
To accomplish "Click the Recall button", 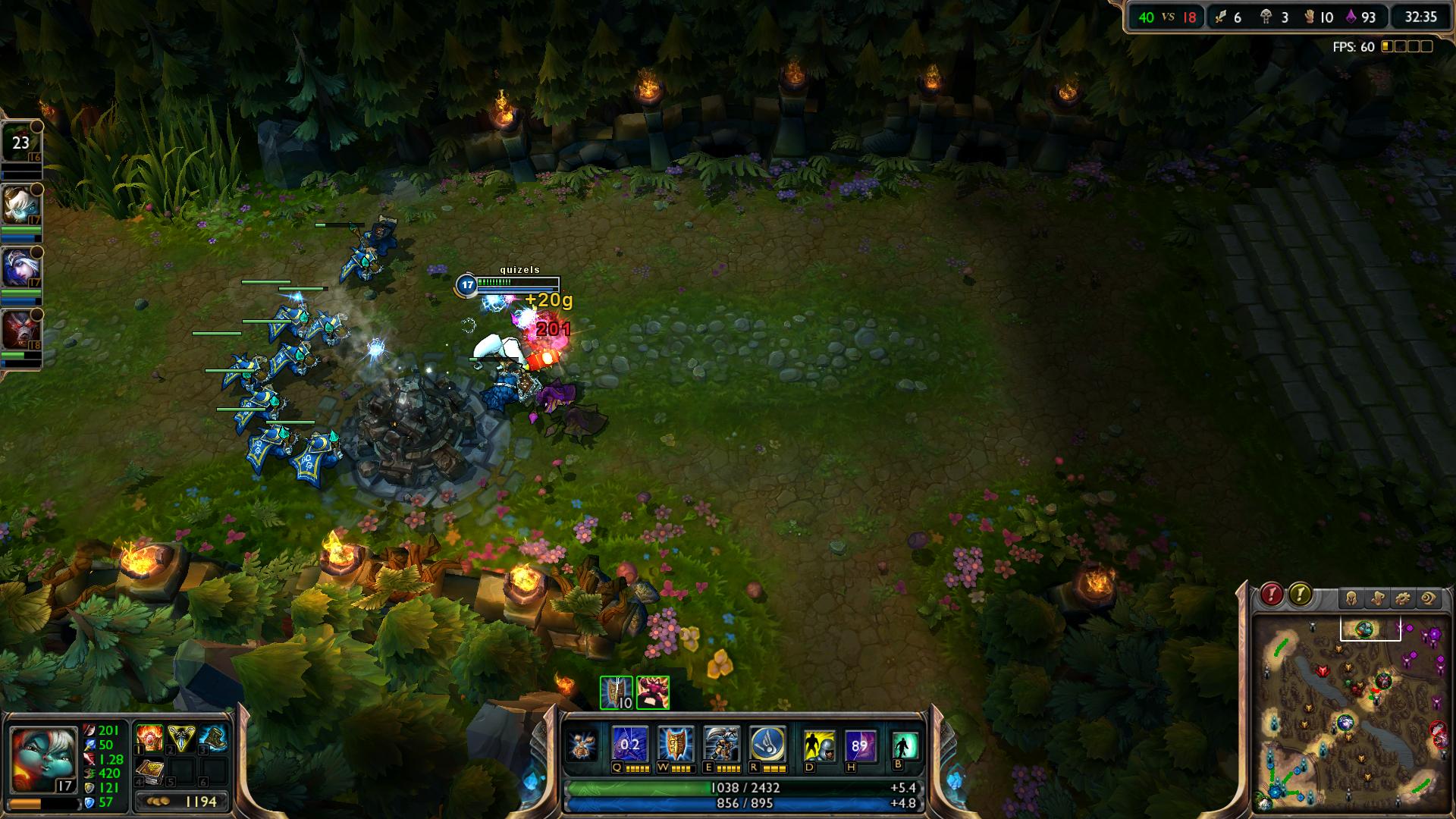I will coord(905,746).
